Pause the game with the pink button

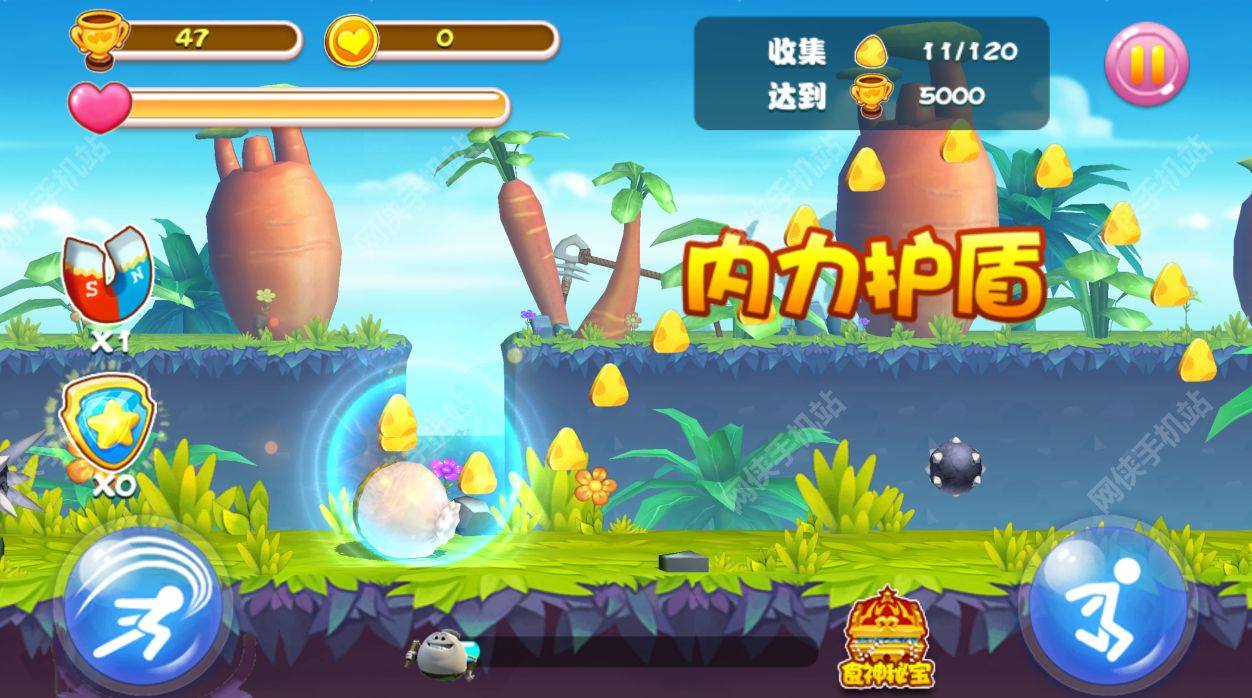pos(1146,64)
